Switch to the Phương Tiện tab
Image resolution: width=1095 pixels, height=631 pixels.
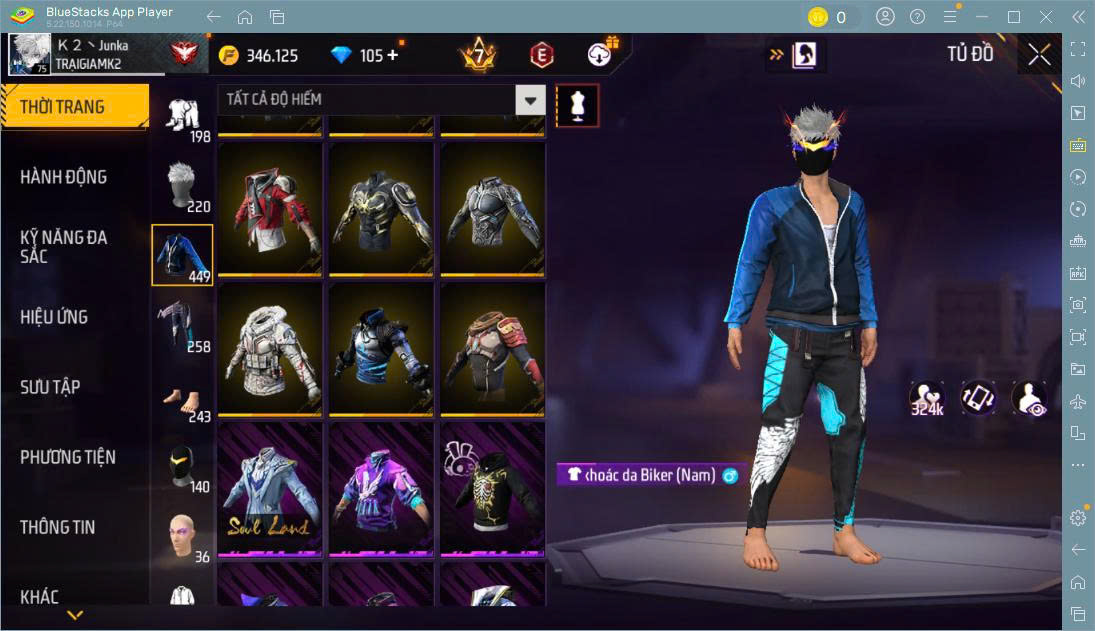(68, 457)
